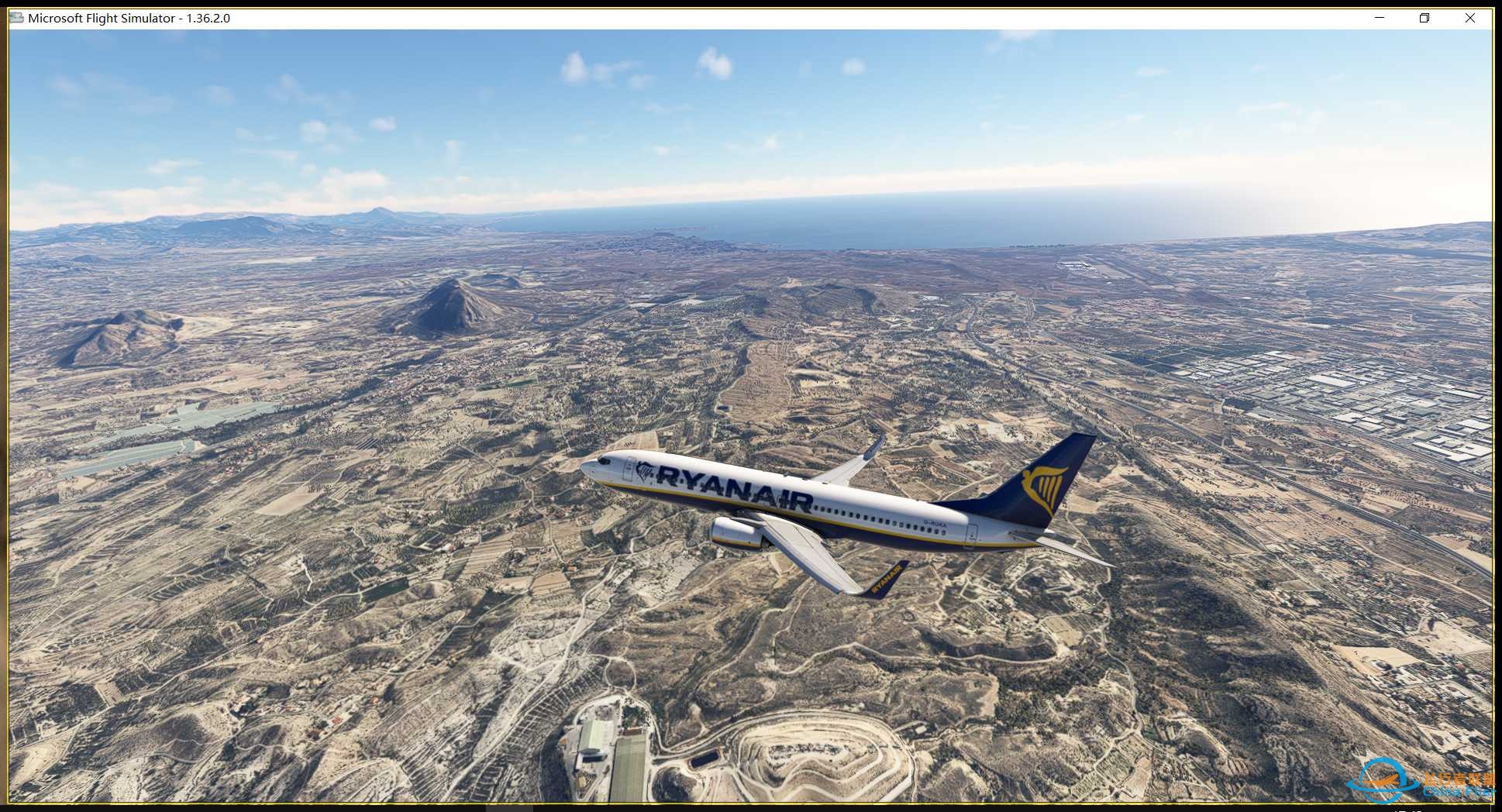Click the Restore Down window button
The height and width of the screenshot is (812, 1502).
1424,17
